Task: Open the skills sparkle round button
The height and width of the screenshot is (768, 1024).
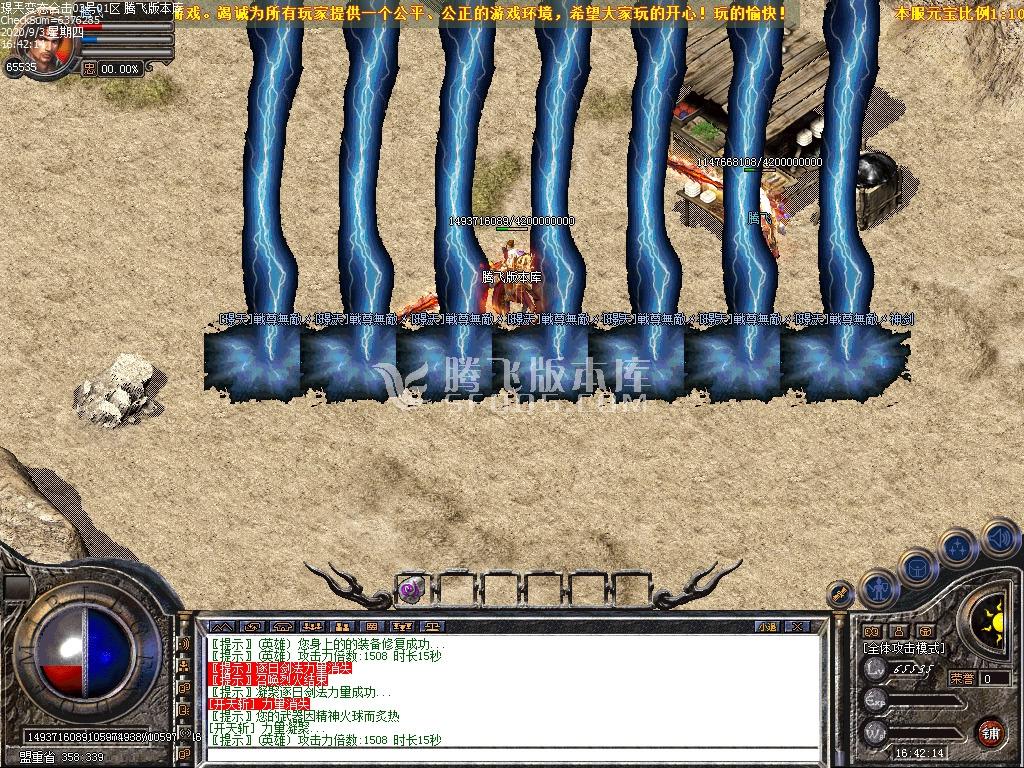Action: [959, 549]
